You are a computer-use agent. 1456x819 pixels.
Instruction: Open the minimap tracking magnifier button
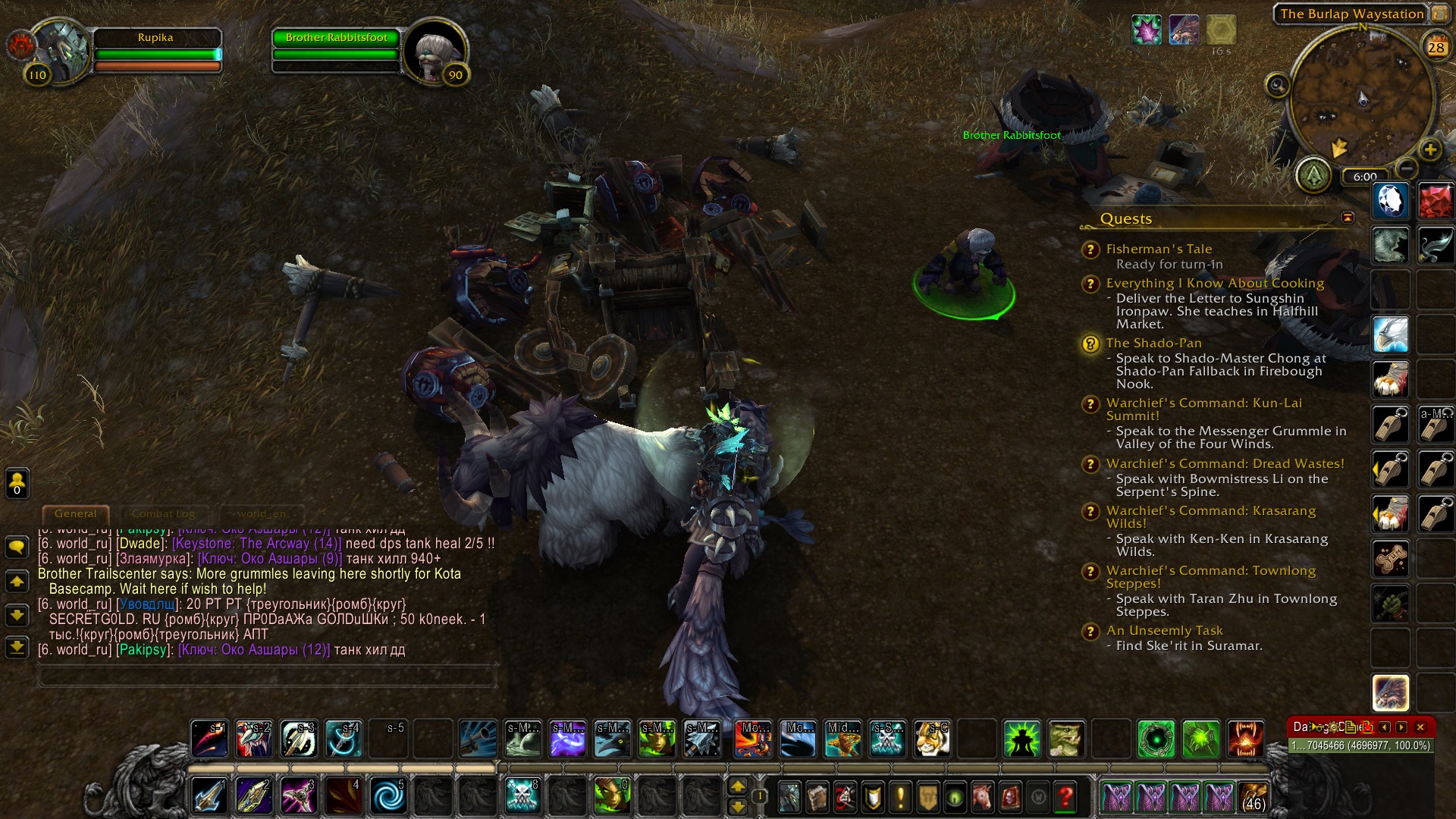tap(1277, 85)
